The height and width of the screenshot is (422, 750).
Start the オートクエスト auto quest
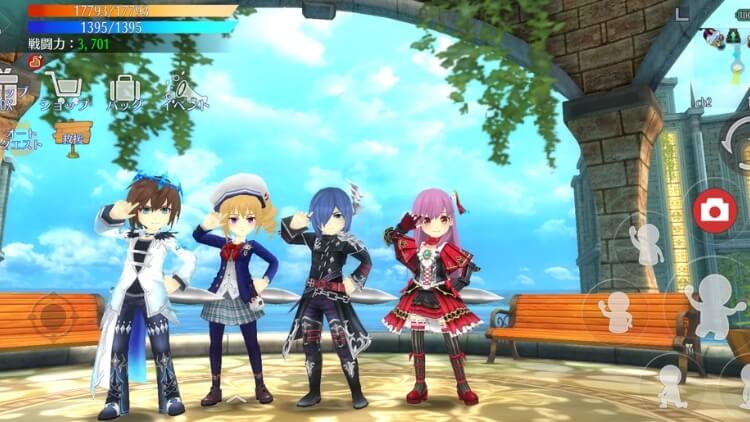(x=22, y=138)
